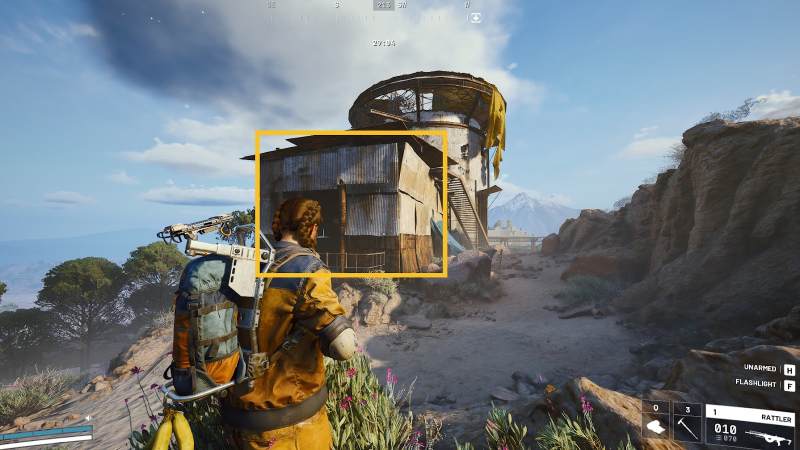The image size is (800, 450).
Task: Click the extraction marker on the compass
Action: click(x=475, y=17)
